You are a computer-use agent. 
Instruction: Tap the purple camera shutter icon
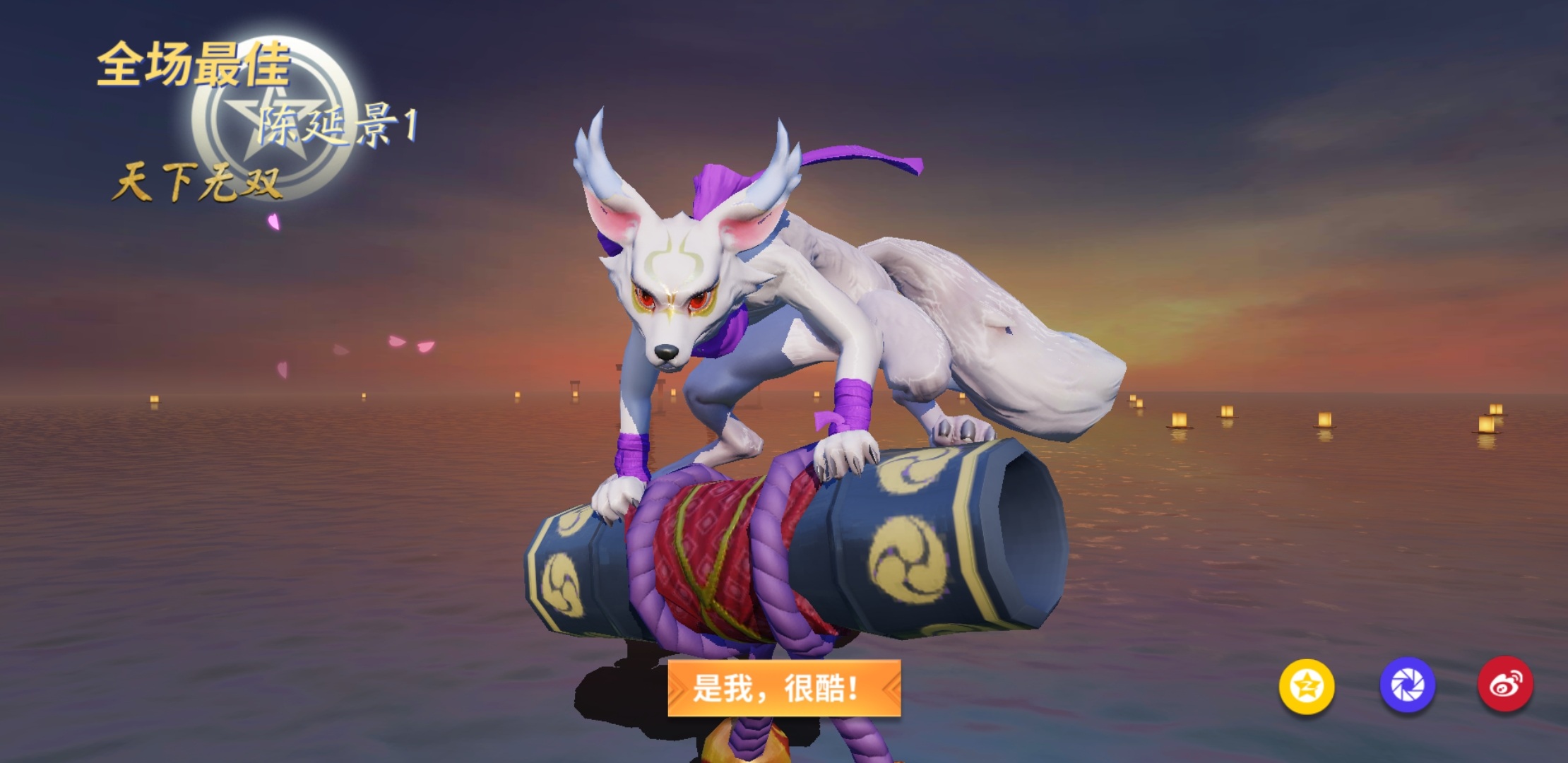(1407, 685)
